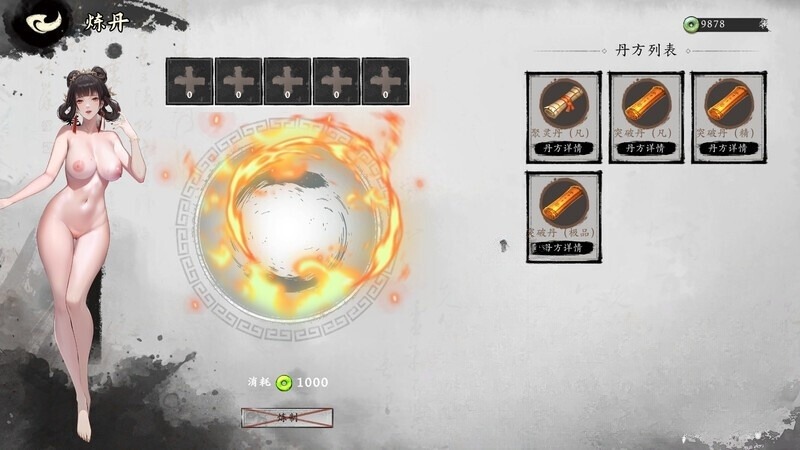Show 丹方详情 for 突破丹 (凡)
The image size is (800, 450).
click(646, 148)
